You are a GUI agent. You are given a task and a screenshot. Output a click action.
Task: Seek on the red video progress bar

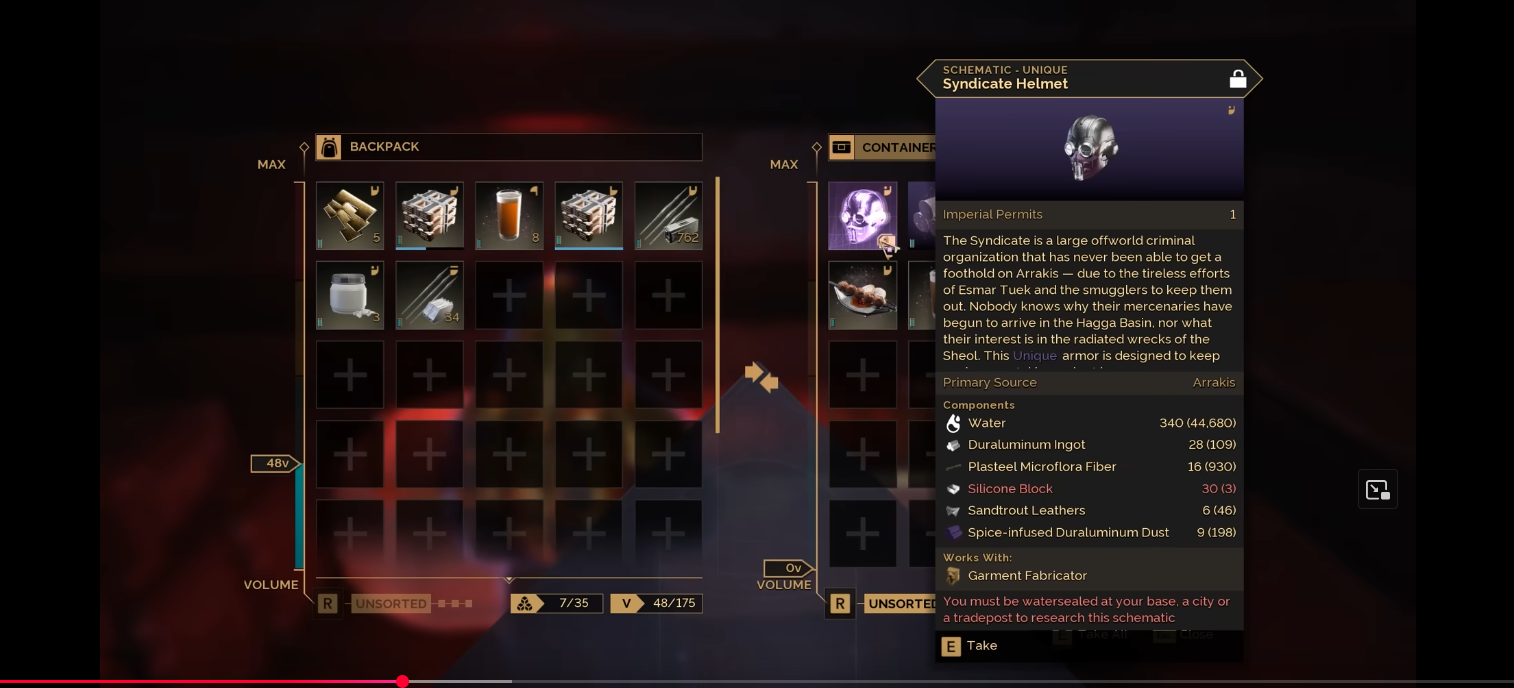(402, 682)
